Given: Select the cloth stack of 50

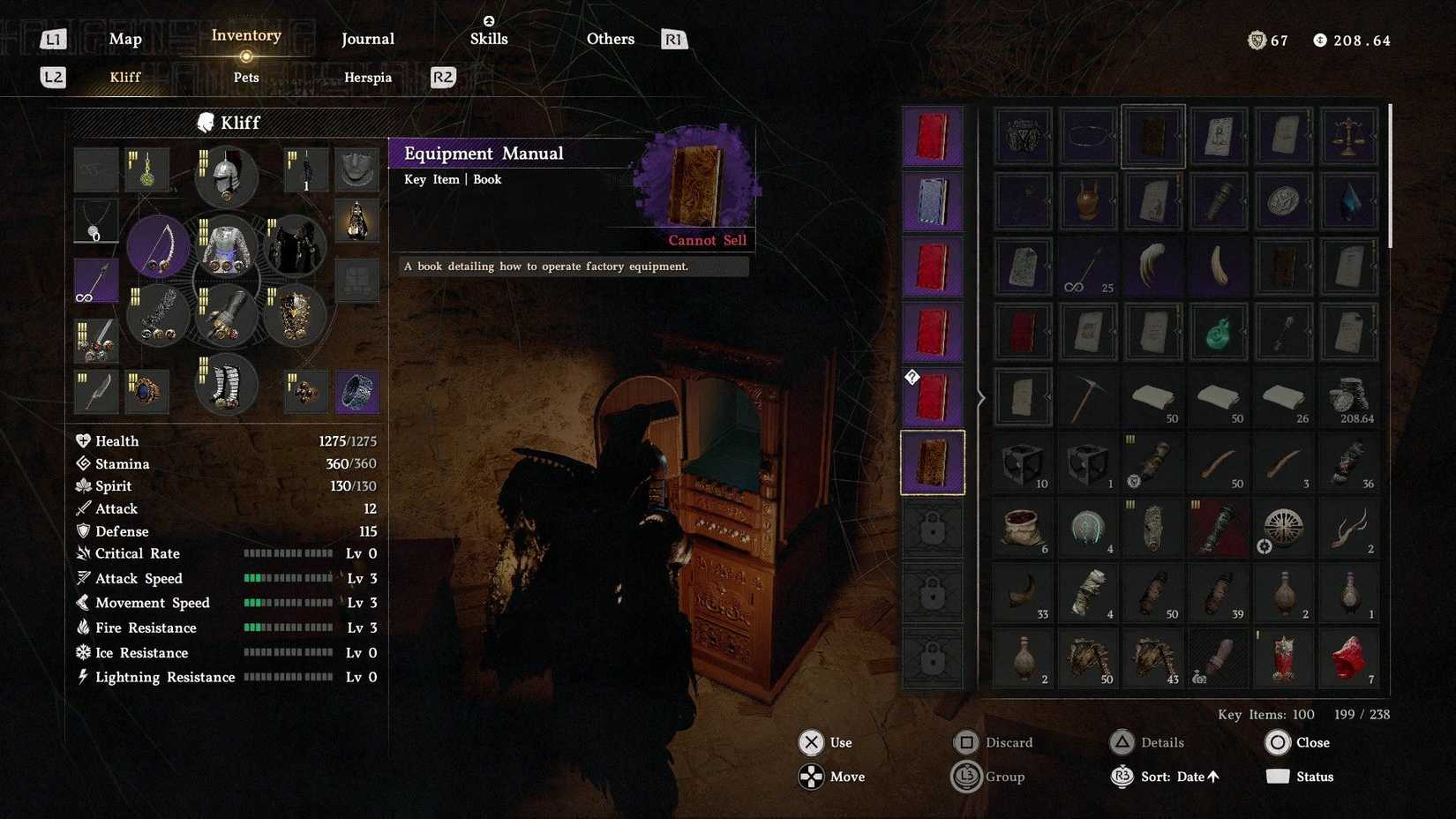Looking at the screenshot, I should (1153, 398).
